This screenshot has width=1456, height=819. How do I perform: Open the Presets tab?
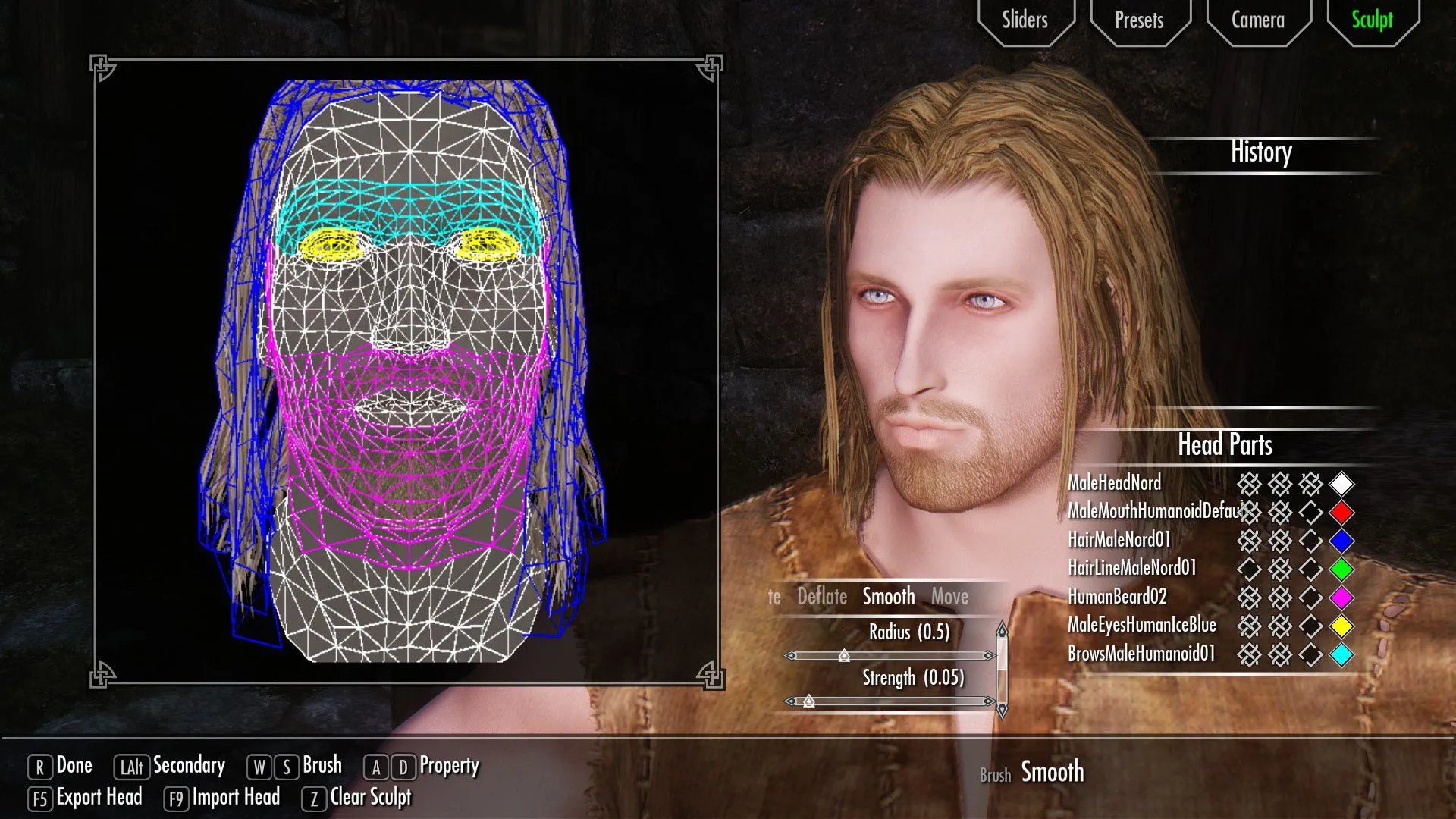[1139, 20]
